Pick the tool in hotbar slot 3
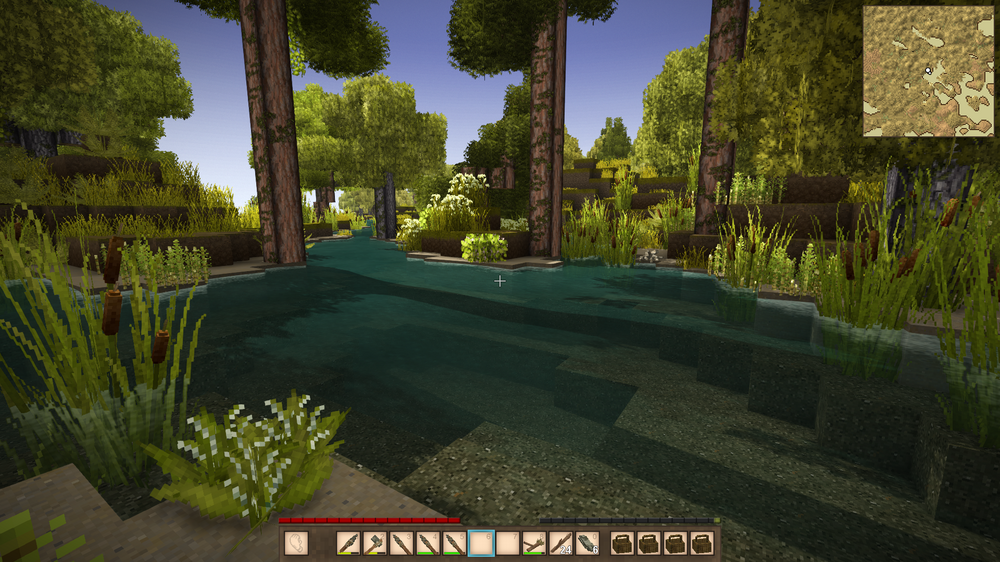 point(401,543)
